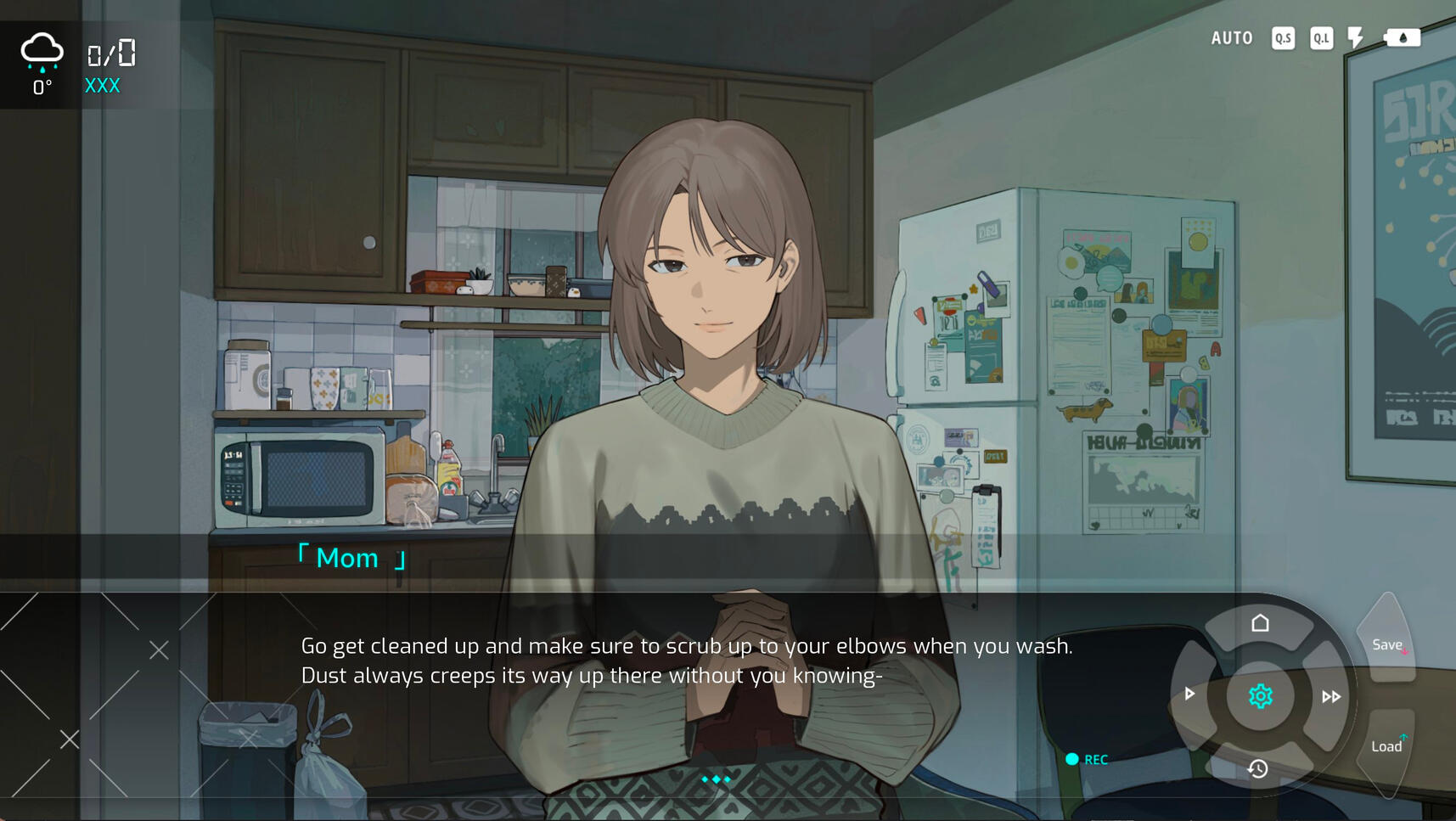
Task: Quick load with the Q.L button
Action: pos(1321,38)
